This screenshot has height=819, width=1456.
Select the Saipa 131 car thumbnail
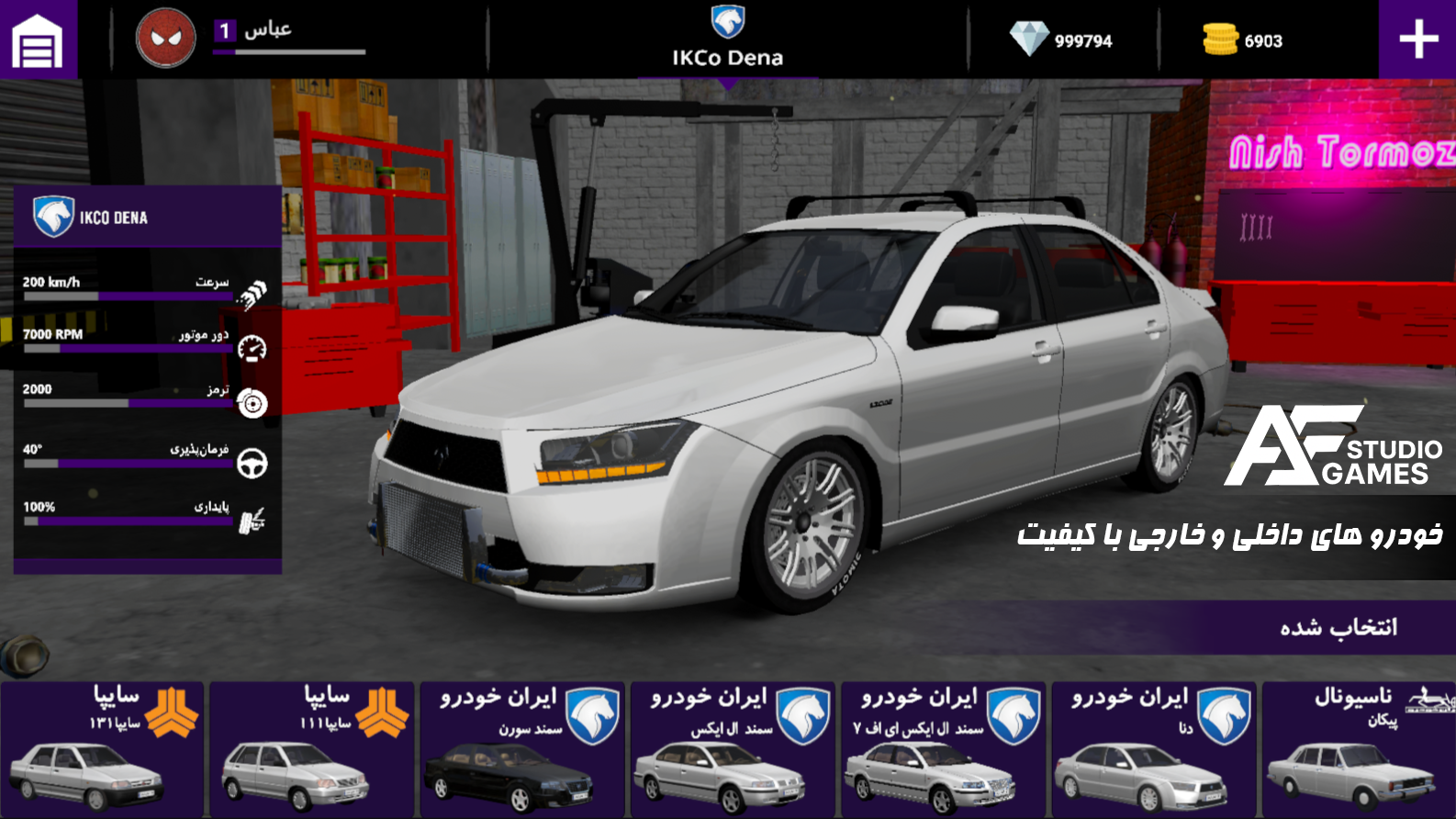click(x=101, y=748)
